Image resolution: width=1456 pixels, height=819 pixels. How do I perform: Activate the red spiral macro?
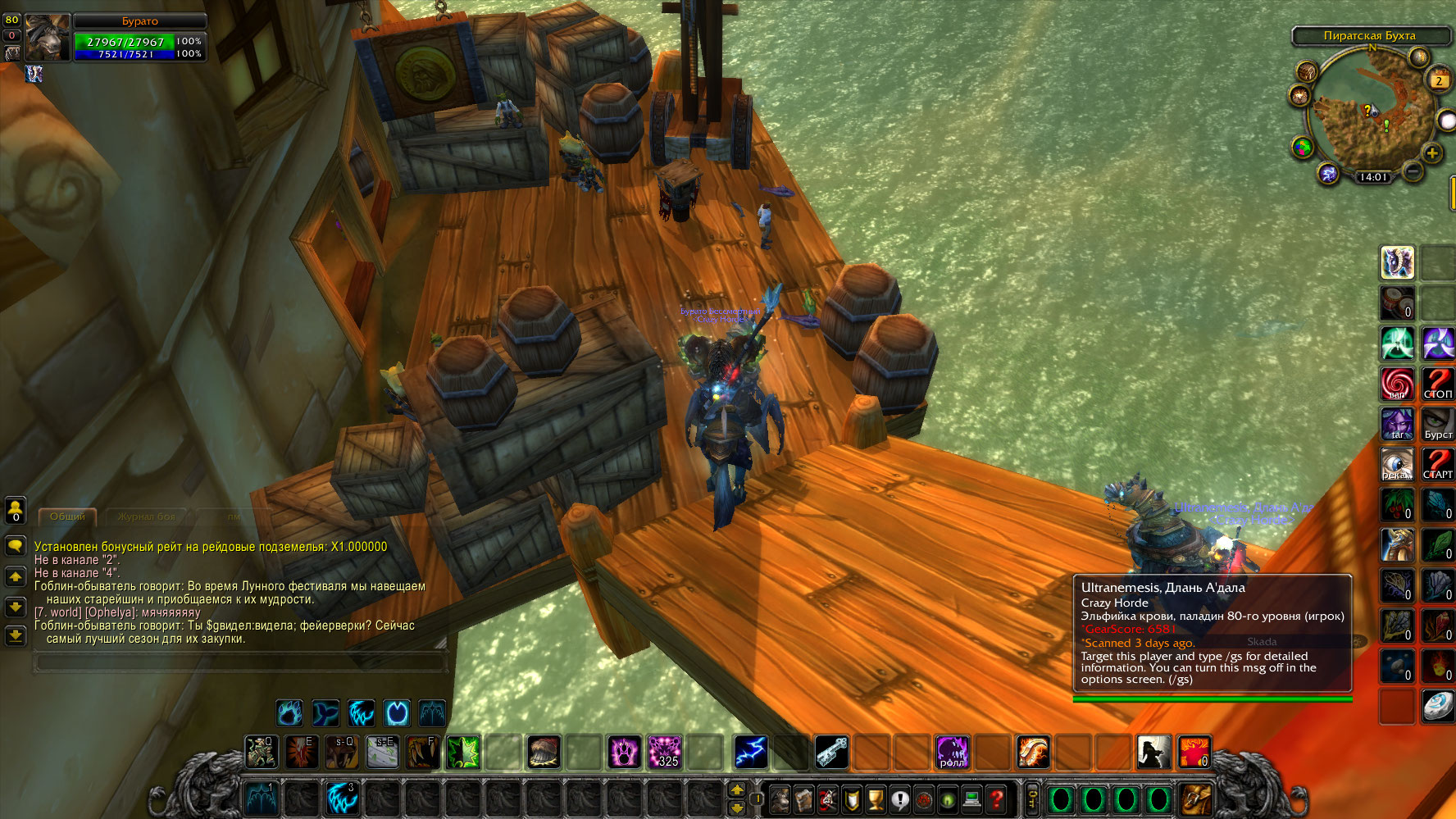pyautogui.click(x=1397, y=384)
